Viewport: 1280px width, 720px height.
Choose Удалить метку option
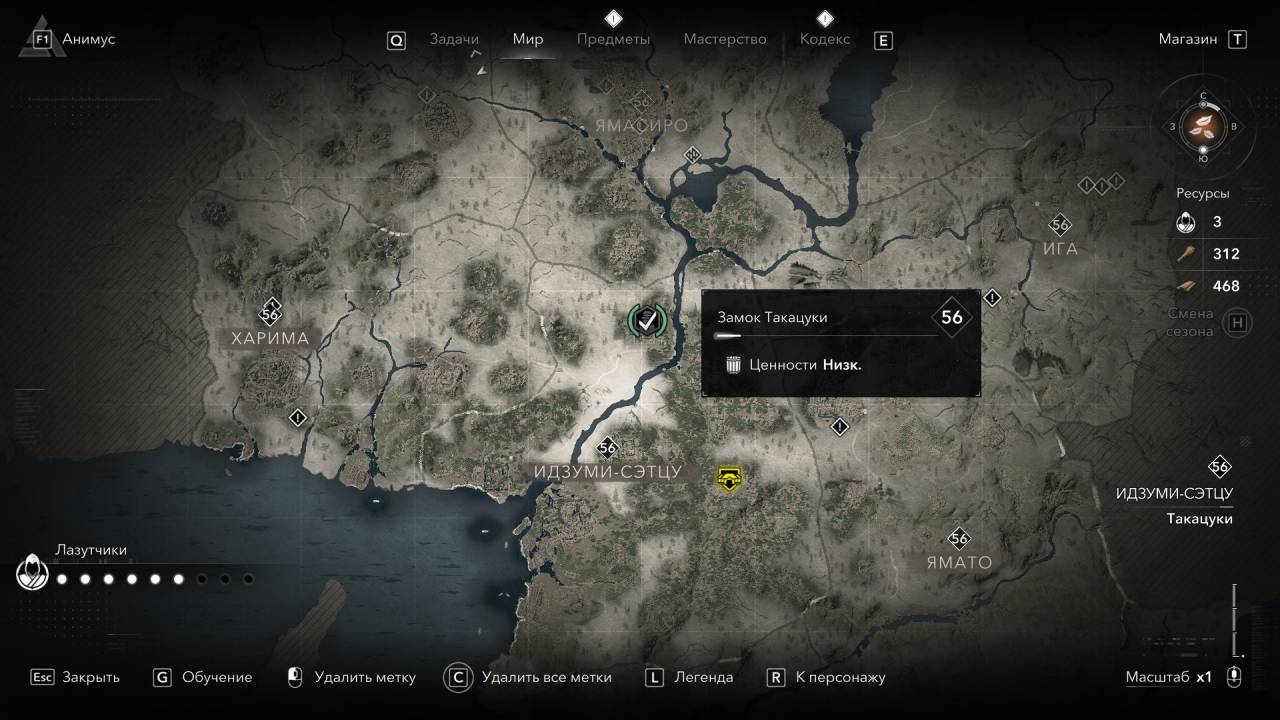(364, 677)
